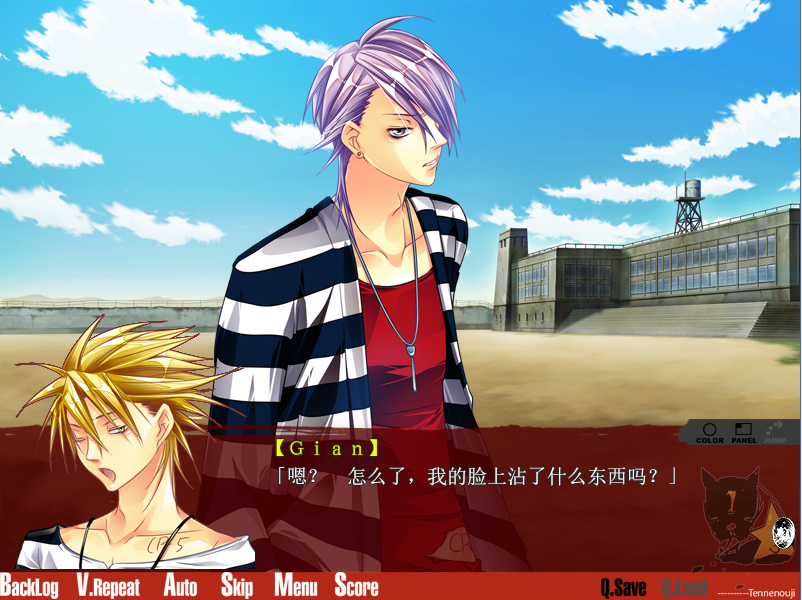This screenshot has width=802, height=600.
Task: Show the Score screen
Action: (x=356, y=586)
